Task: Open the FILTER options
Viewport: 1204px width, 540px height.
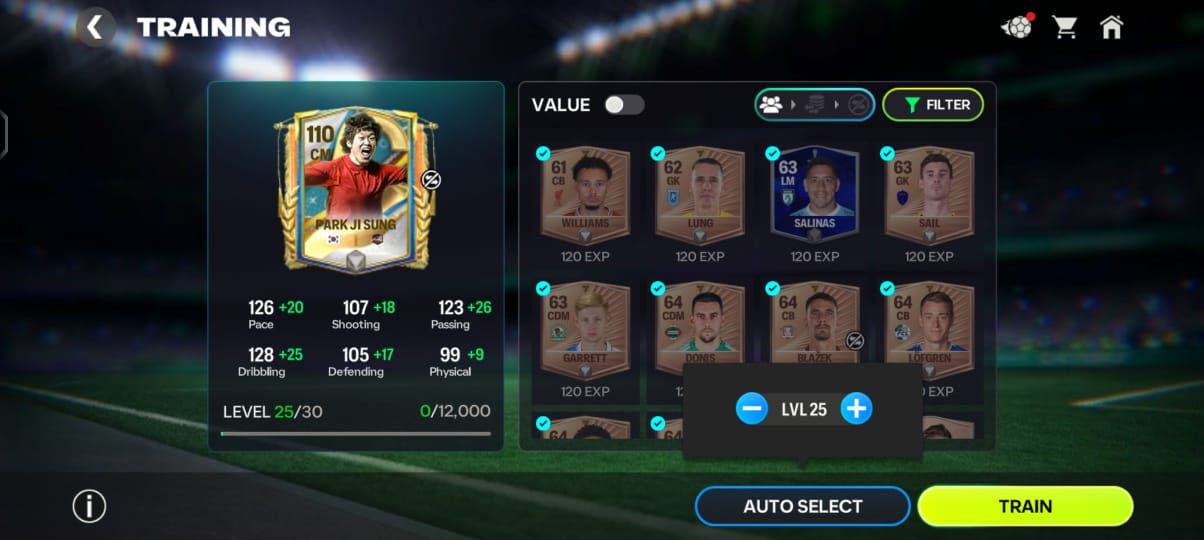Action: [932, 105]
